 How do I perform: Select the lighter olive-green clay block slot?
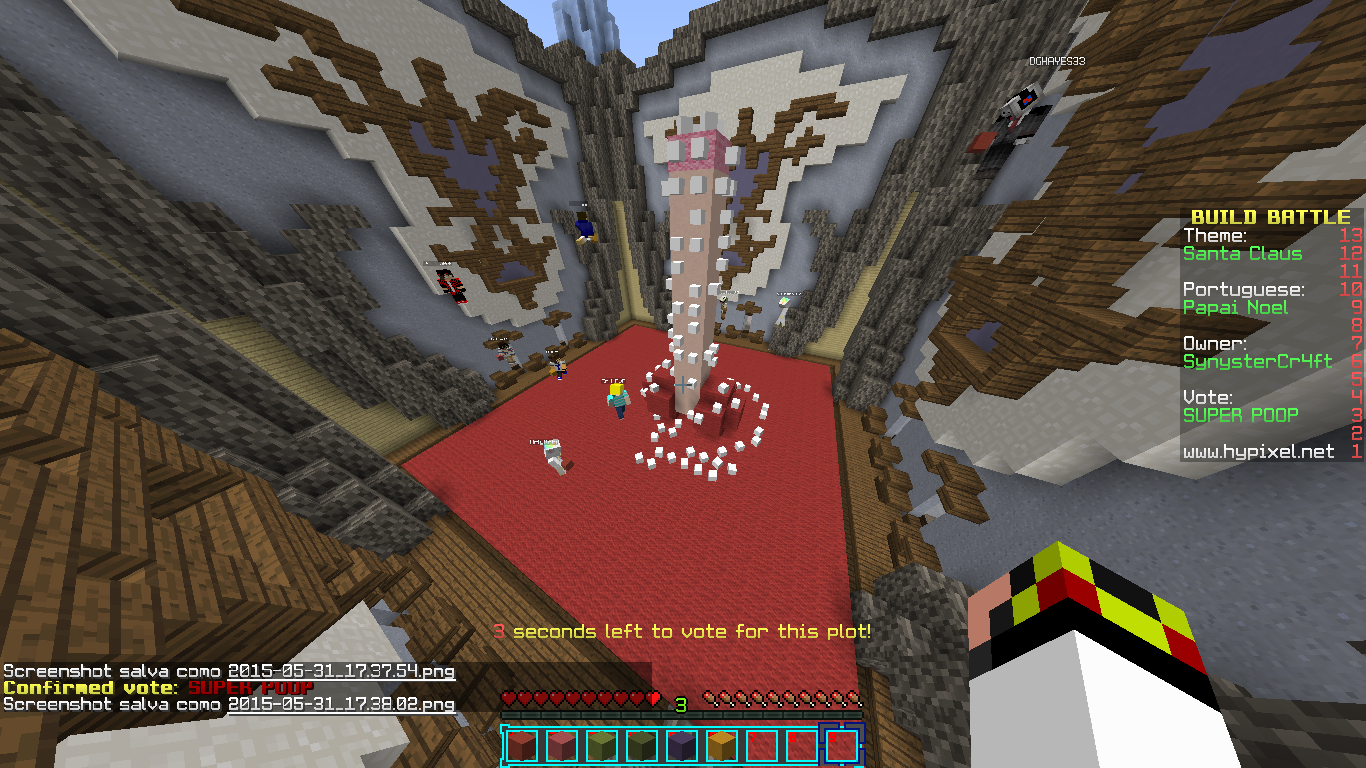[x=601, y=746]
